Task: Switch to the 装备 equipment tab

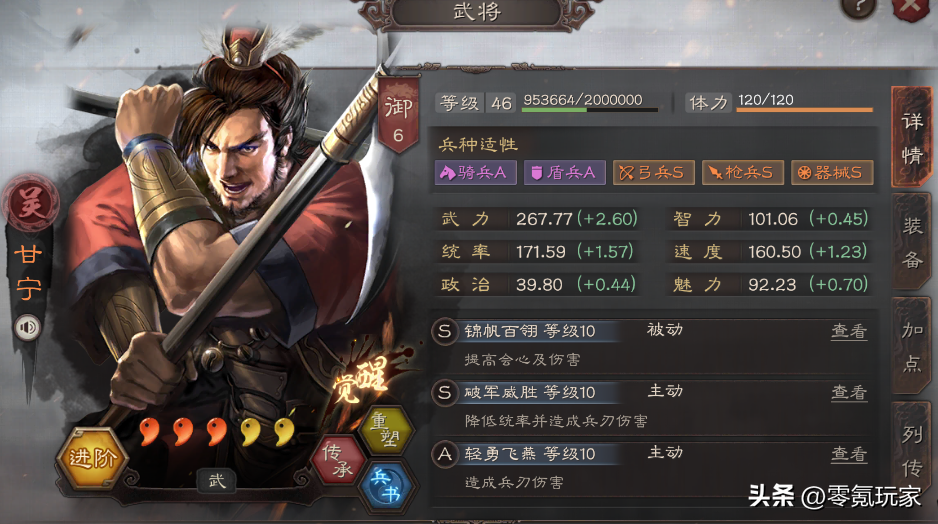Action: pos(912,245)
